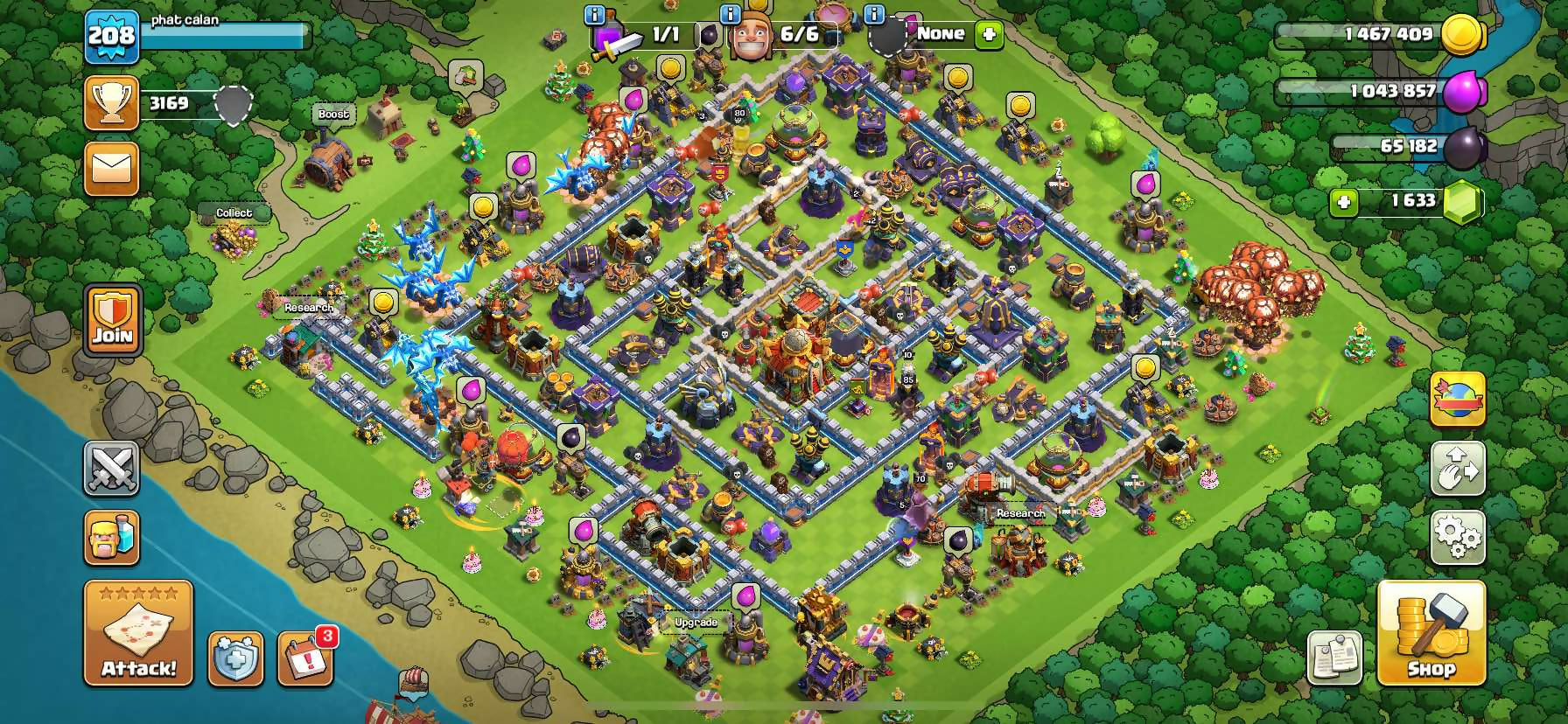The height and width of the screenshot is (724, 1568).
Task: Tap the Join clan shield button
Action: click(x=113, y=321)
